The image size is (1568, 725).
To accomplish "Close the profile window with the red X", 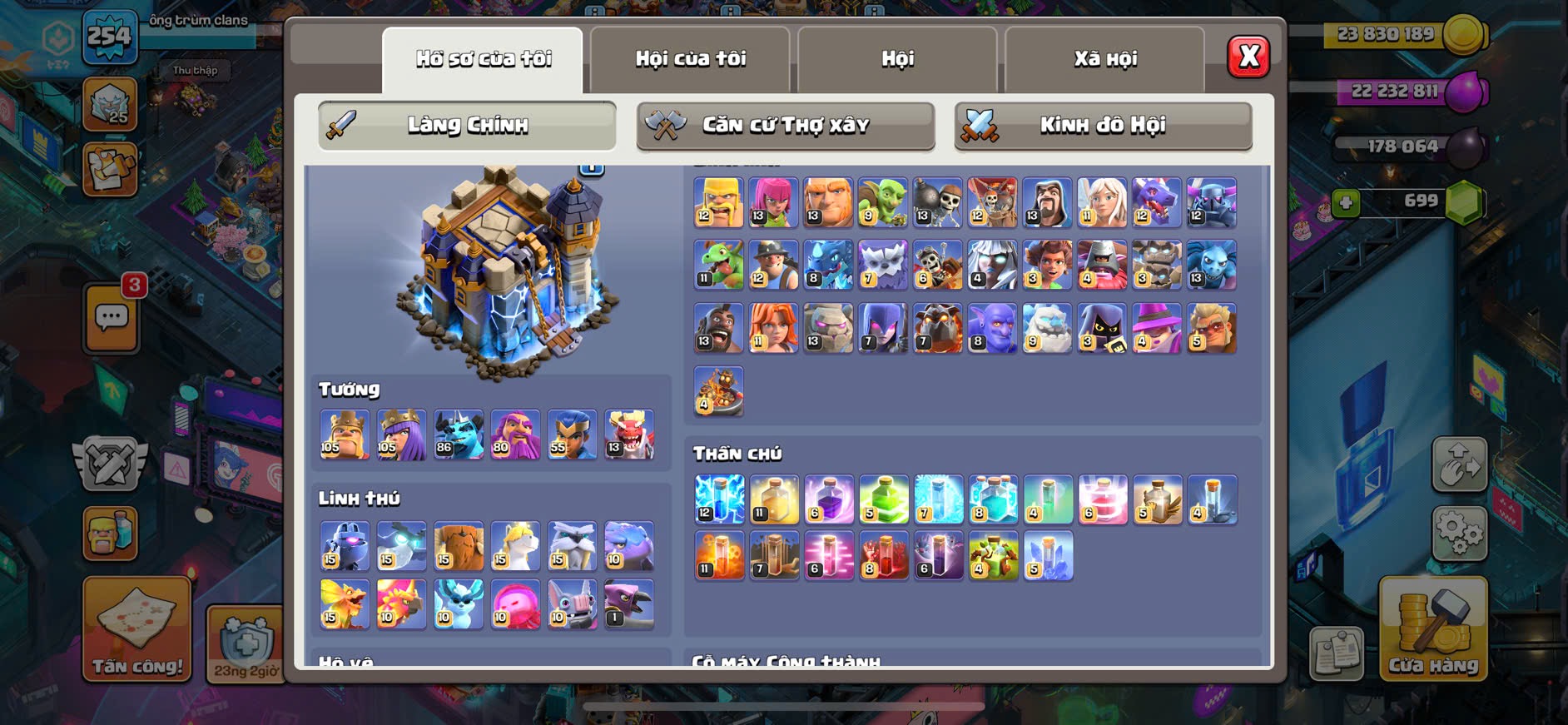I will click(1248, 57).
